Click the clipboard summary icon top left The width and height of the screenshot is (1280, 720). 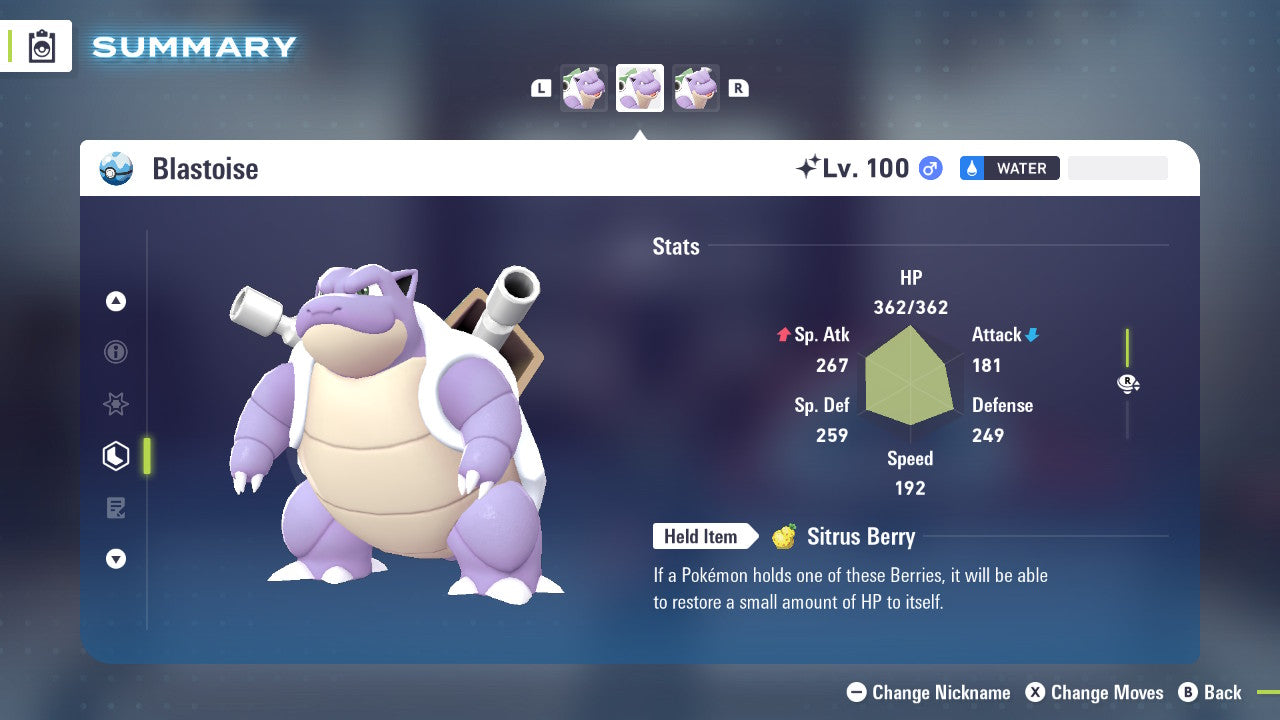(40, 46)
